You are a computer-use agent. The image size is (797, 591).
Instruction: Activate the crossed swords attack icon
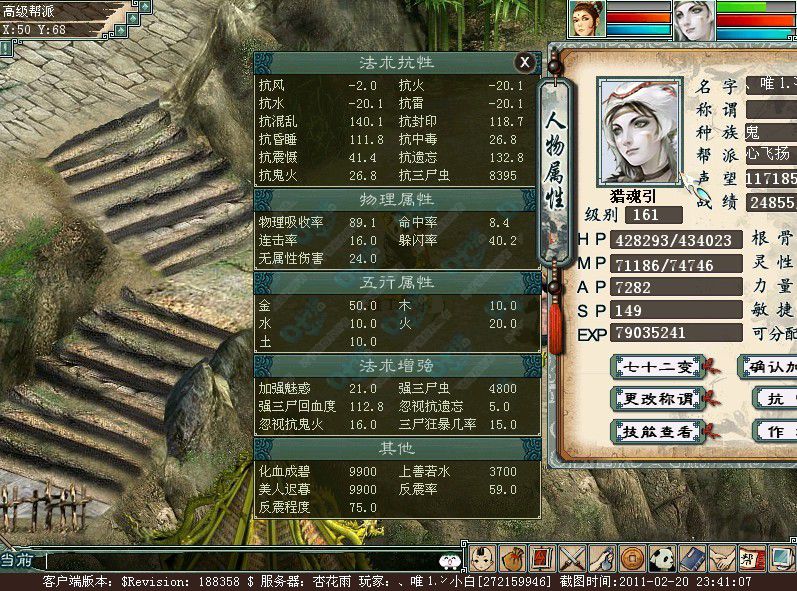pyautogui.click(x=573, y=558)
